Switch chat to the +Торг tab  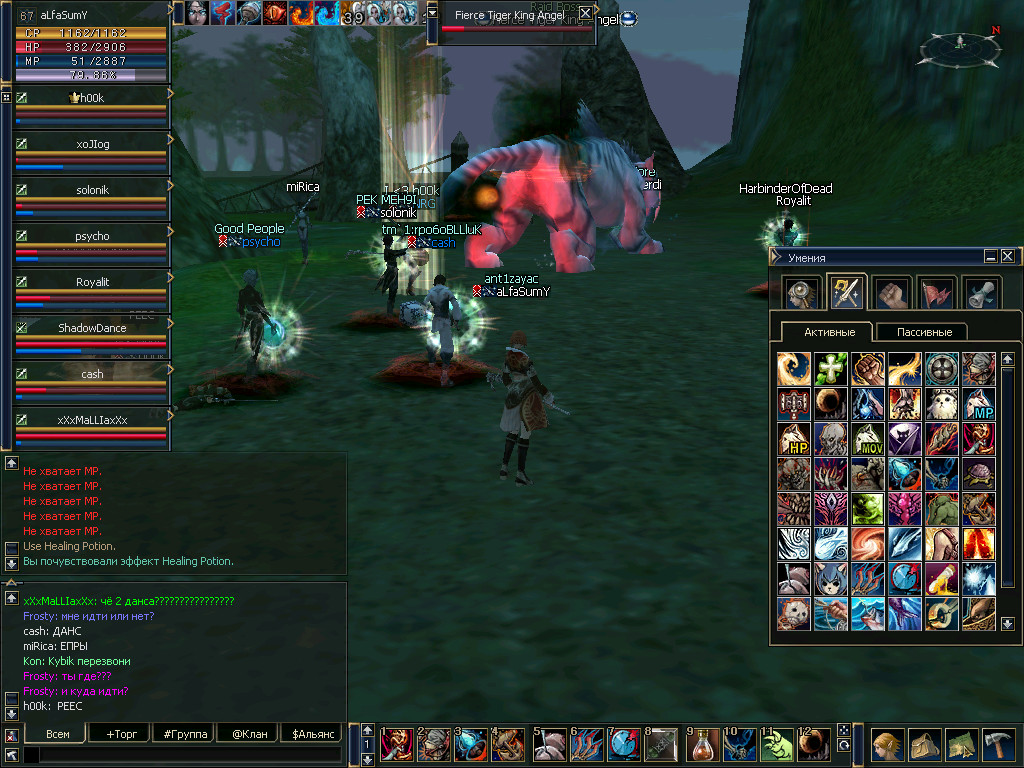coord(121,733)
